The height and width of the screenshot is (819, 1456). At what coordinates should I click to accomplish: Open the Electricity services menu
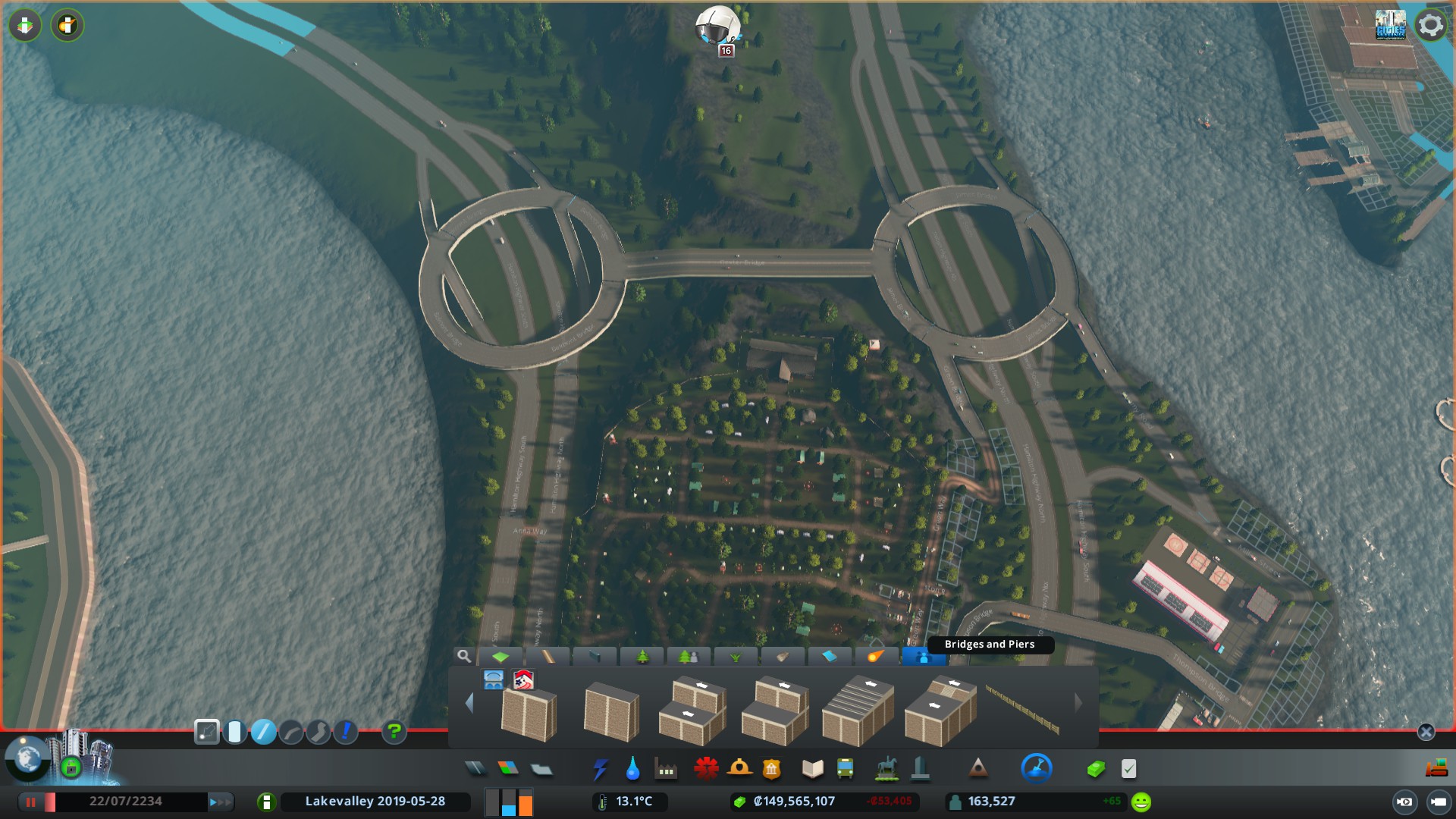(x=601, y=769)
